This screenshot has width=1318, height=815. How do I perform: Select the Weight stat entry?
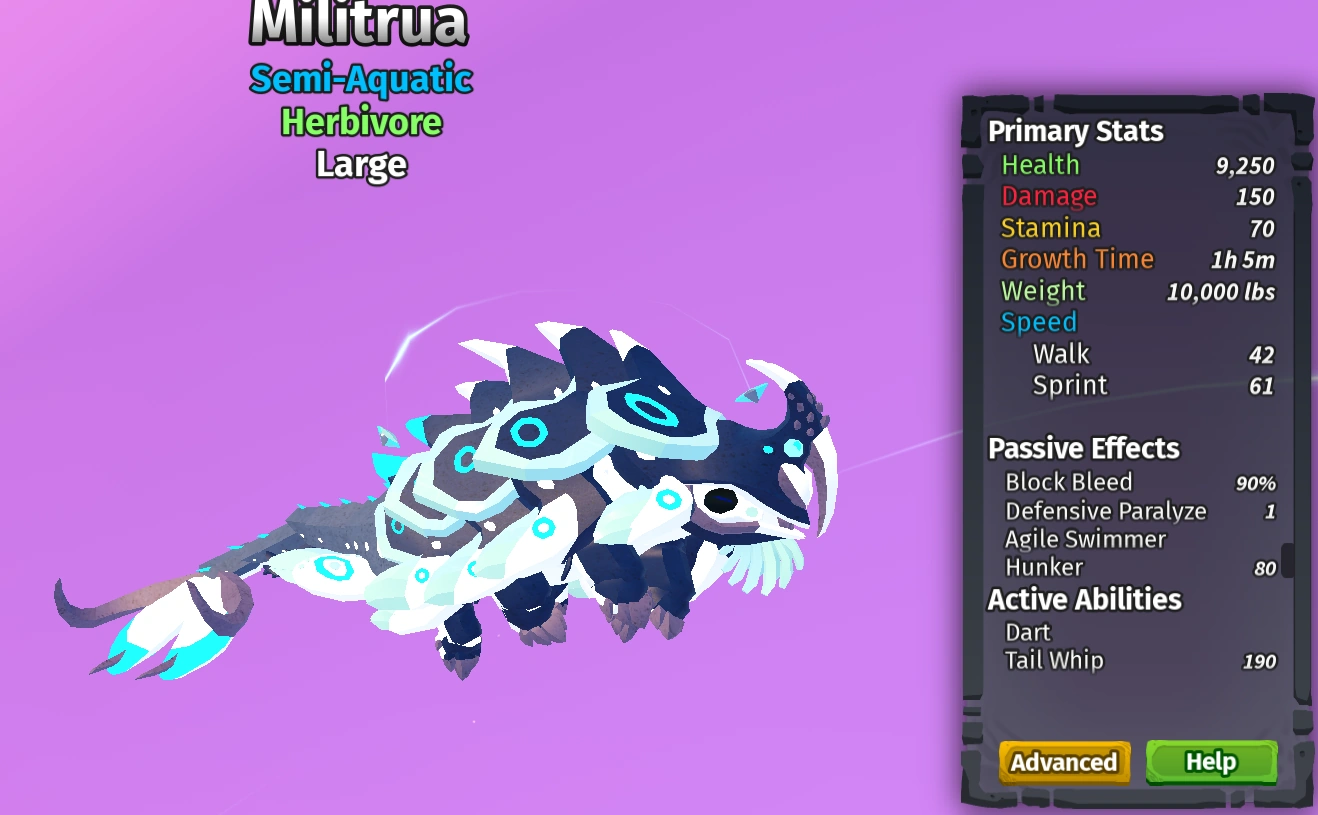click(x=1042, y=290)
